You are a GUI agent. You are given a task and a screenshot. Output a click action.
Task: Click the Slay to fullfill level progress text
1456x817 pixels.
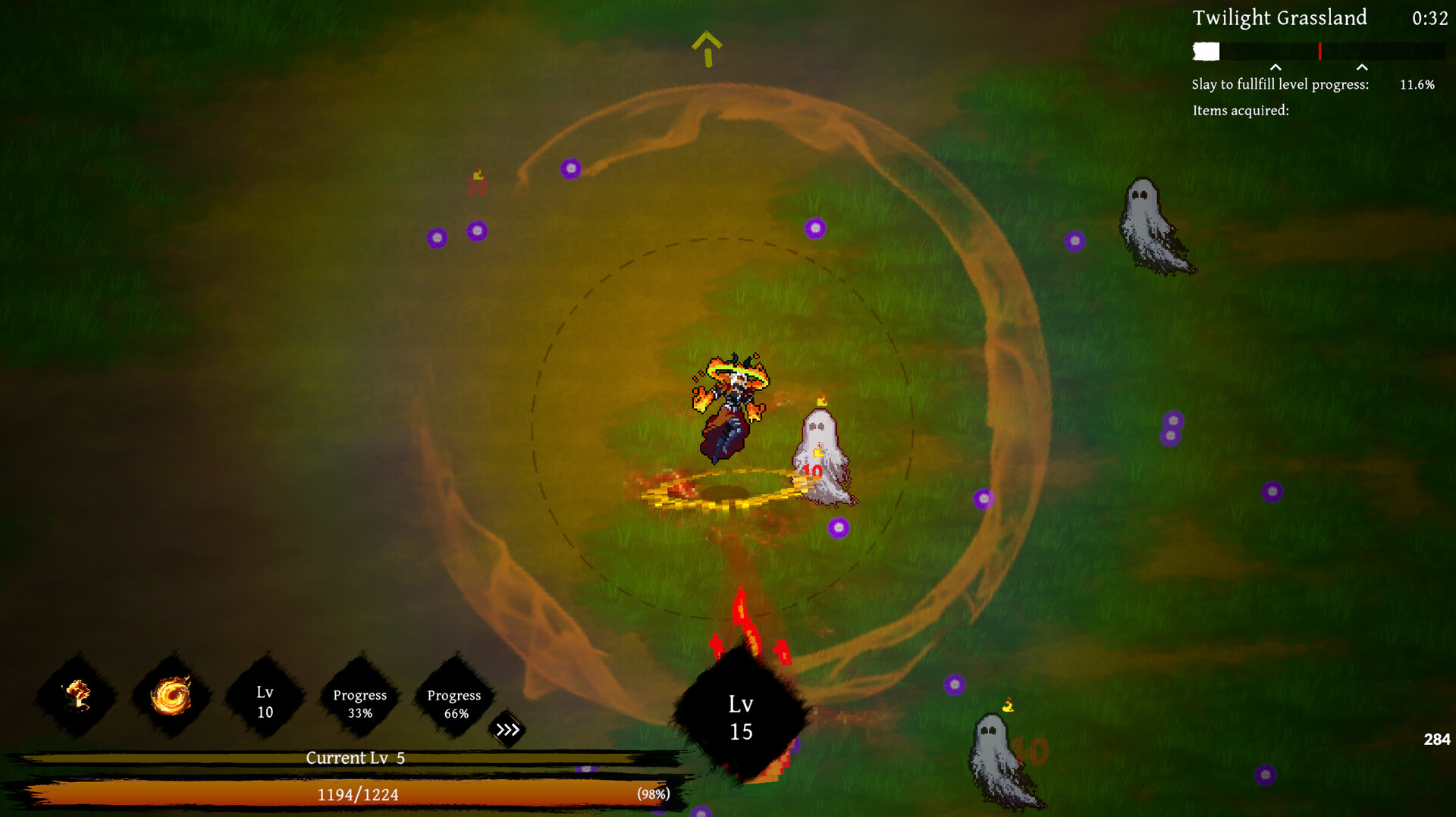click(x=1280, y=84)
